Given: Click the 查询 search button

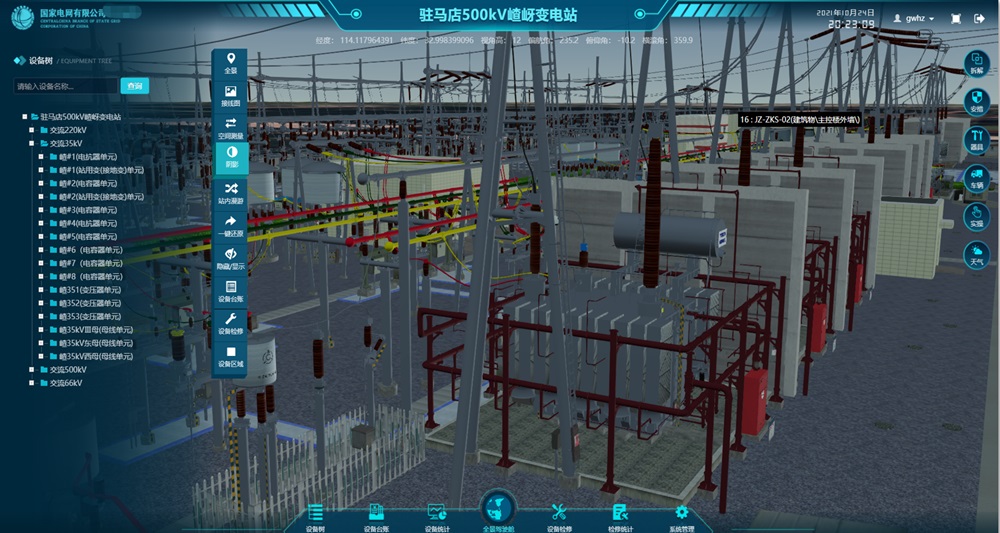Looking at the screenshot, I should pyautogui.click(x=134, y=86).
